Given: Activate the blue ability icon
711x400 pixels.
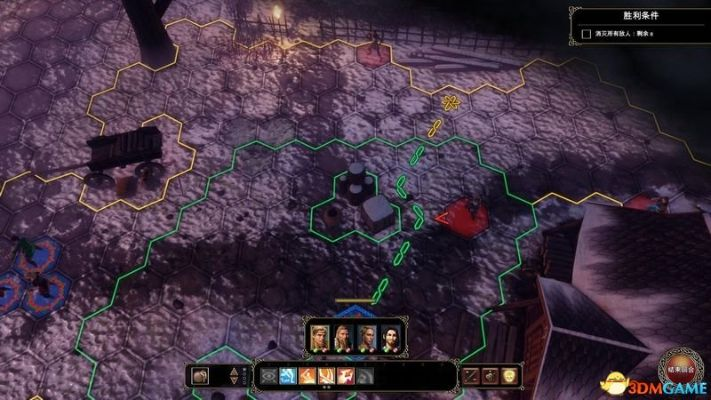Looking at the screenshot, I should pyautogui.click(x=285, y=376).
